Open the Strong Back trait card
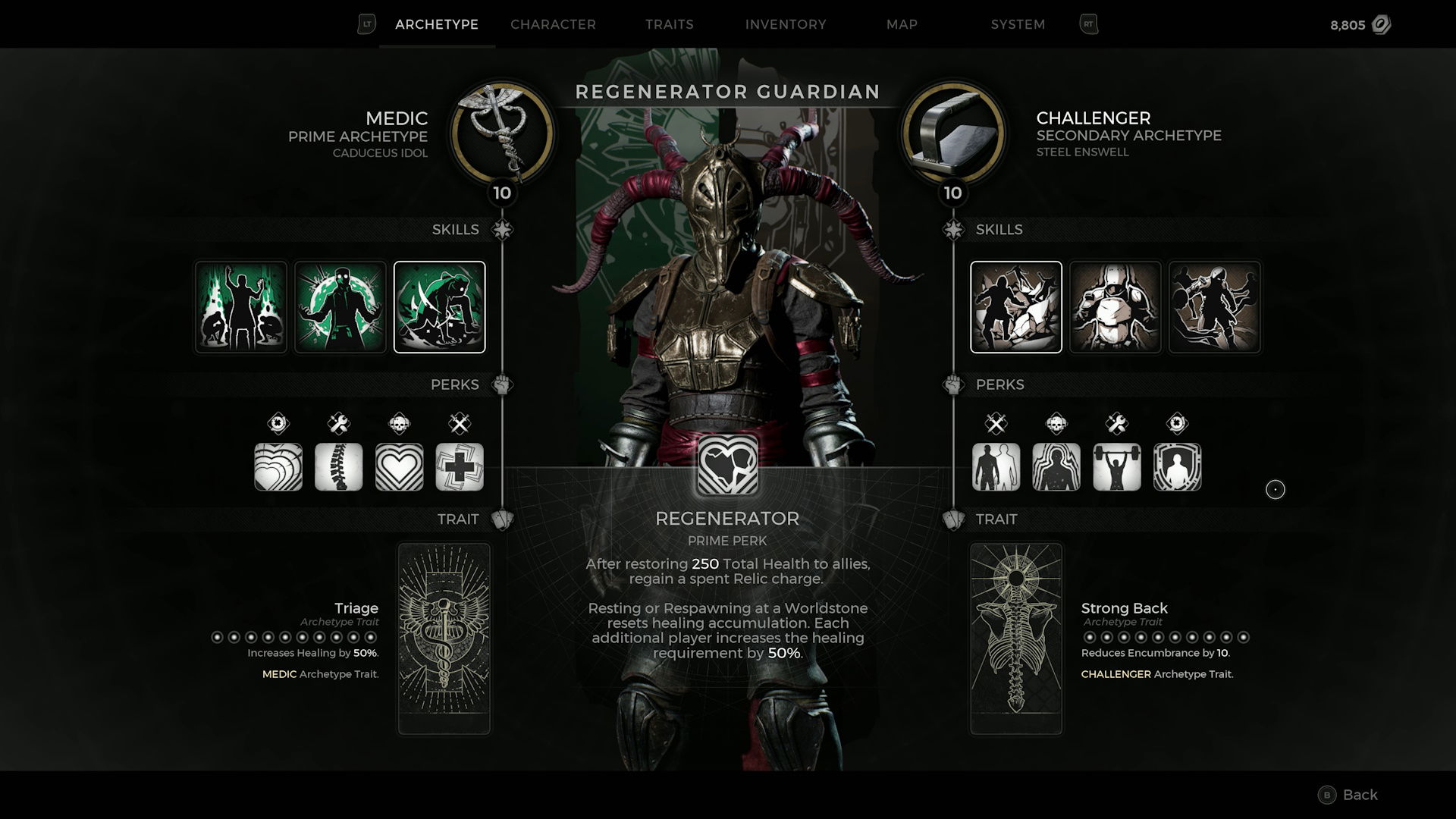 point(1016,639)
